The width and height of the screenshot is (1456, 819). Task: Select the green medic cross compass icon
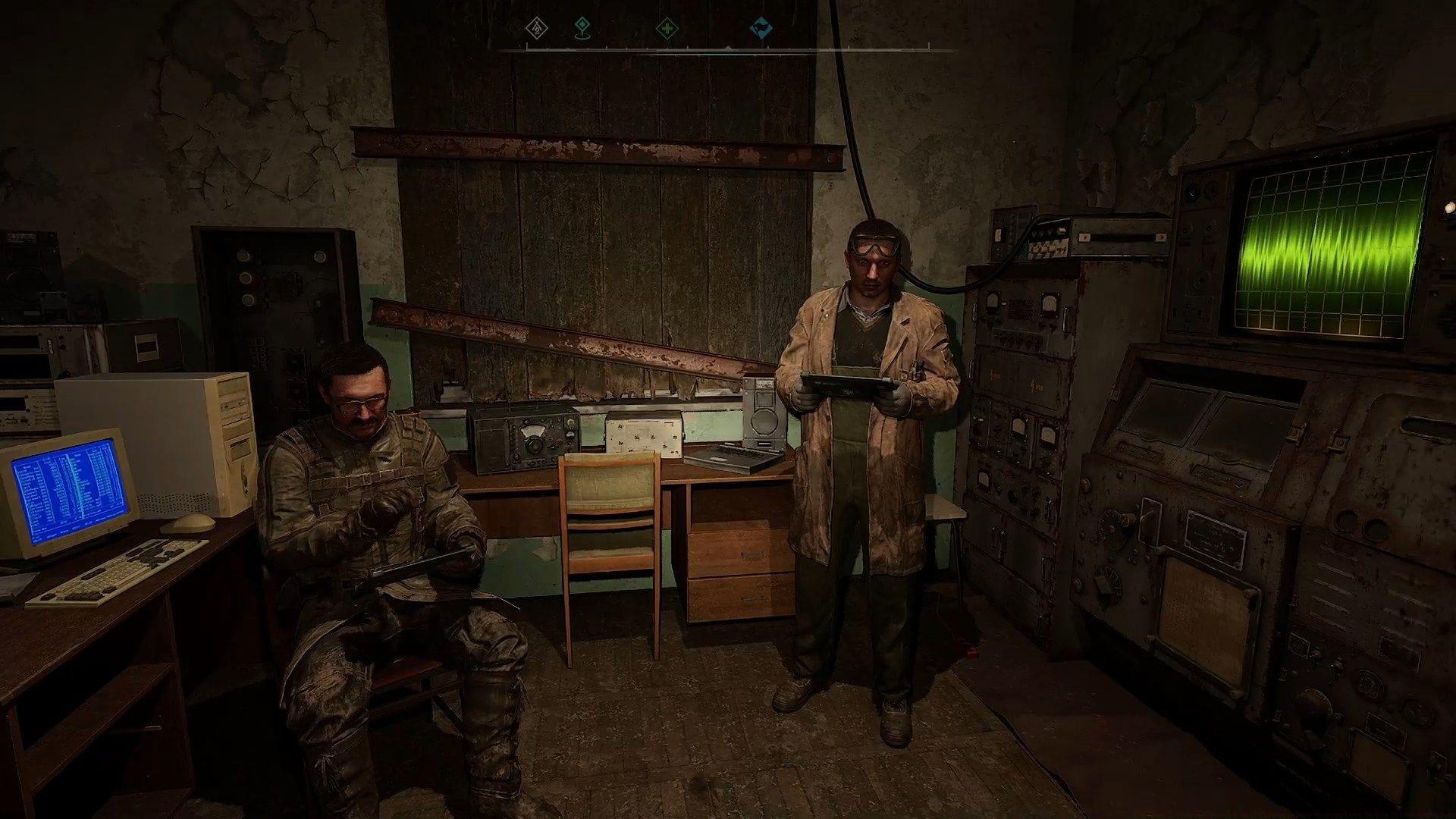669,27
